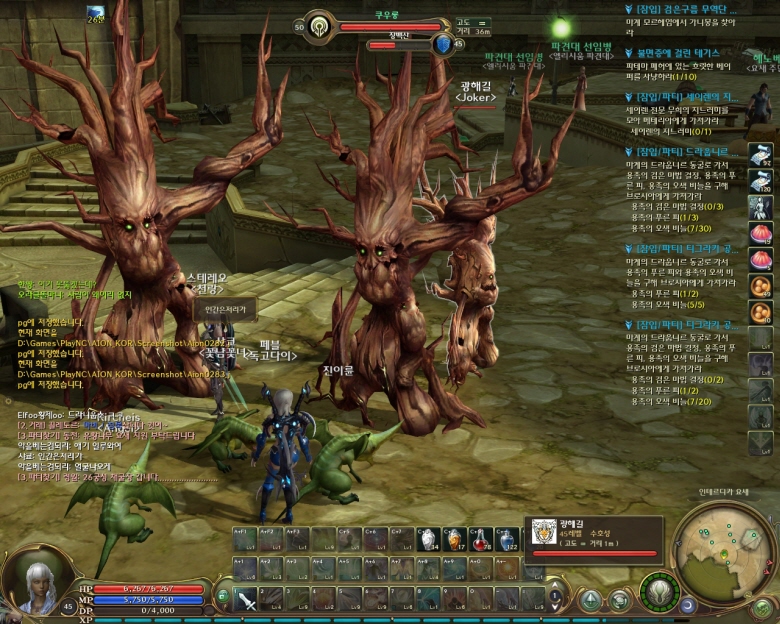Screen dimensions: 780x624
Task: Click the blue shield target-of-target icon
Action: pyautogui.click(x=444, y=44)
